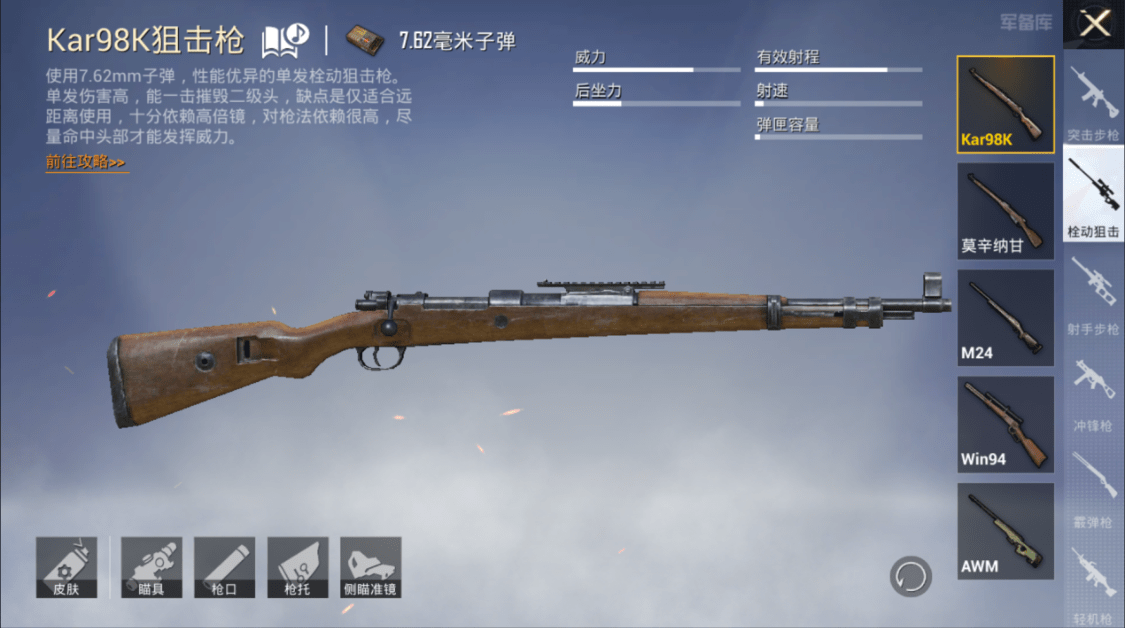Show the 瞄具 scope attachments

(x=151, y=567)
